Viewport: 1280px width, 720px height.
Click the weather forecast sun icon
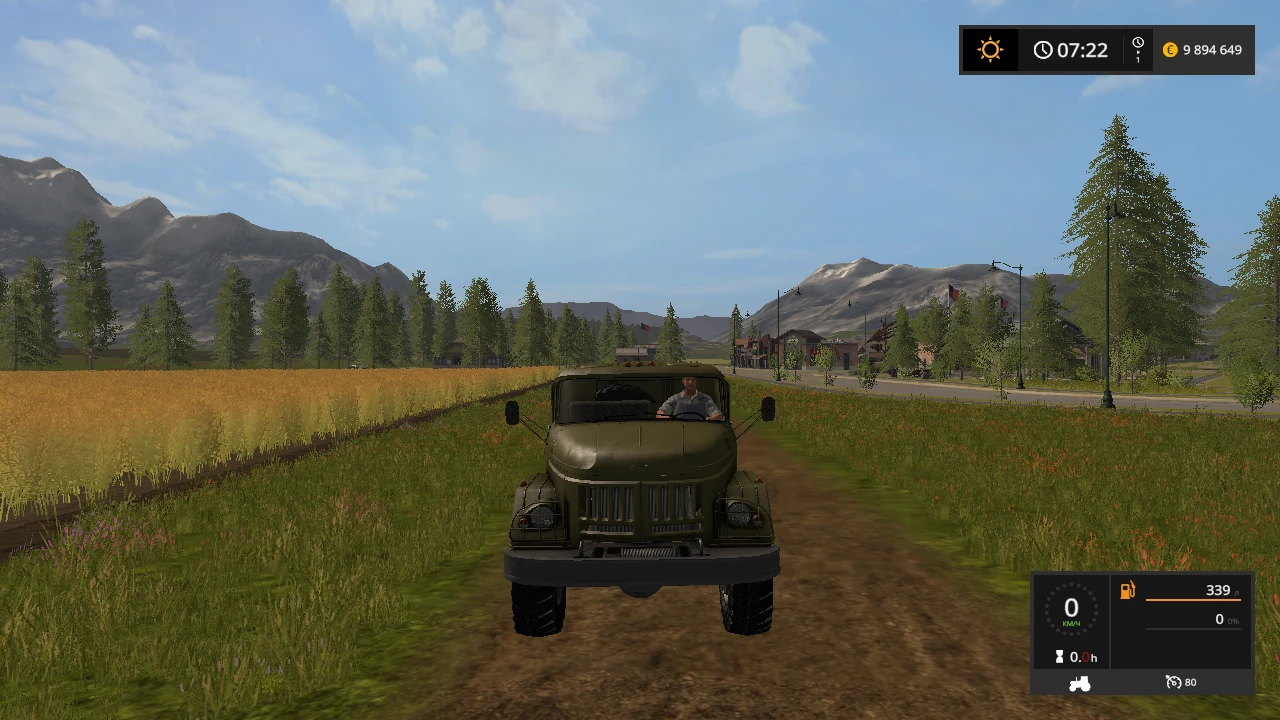(989, 49)
